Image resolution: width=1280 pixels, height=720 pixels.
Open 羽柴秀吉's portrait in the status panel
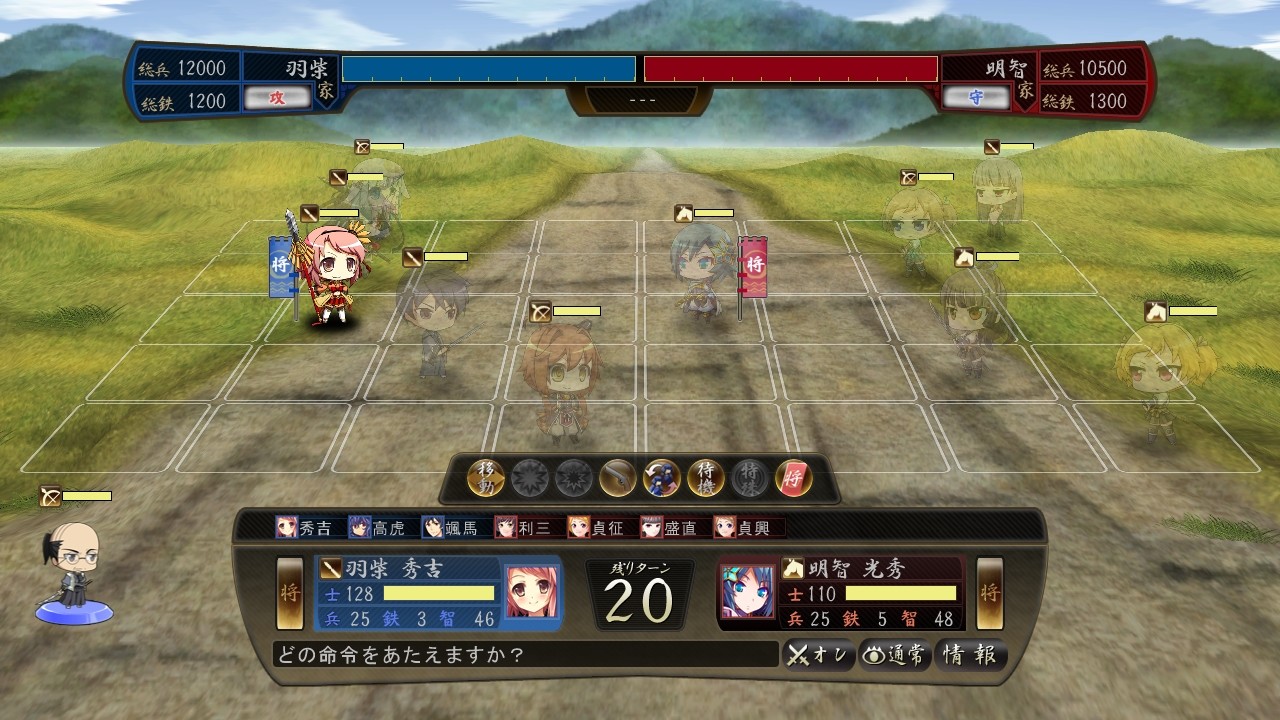[x=531, y=593]
